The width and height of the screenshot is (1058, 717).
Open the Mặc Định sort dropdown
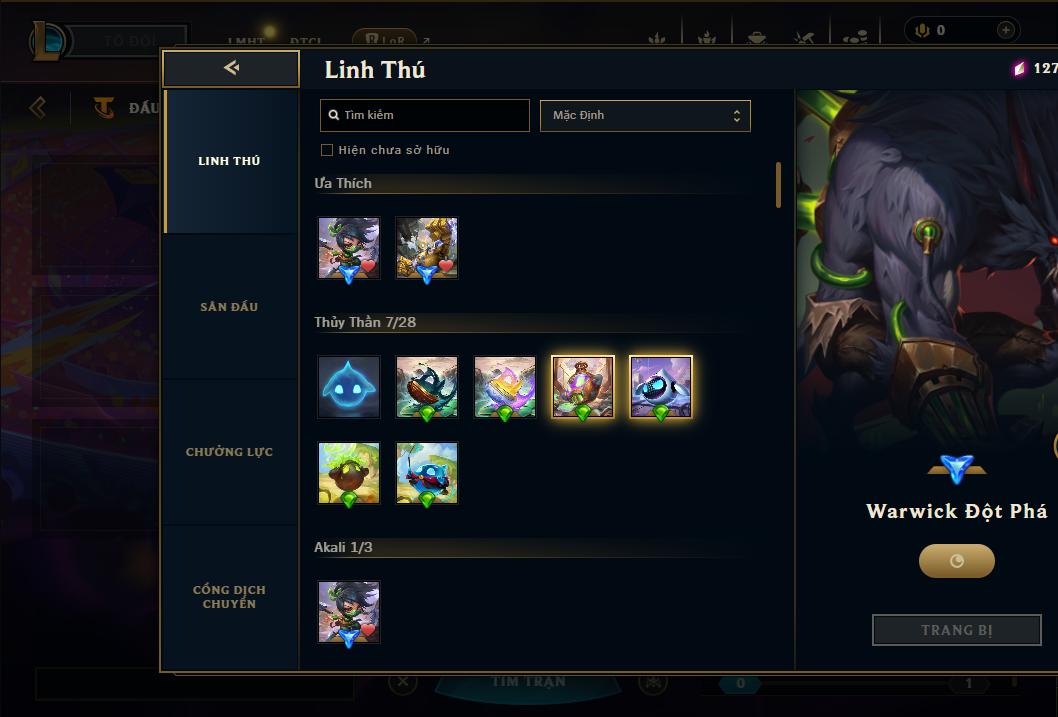click(x=645, y=115)
